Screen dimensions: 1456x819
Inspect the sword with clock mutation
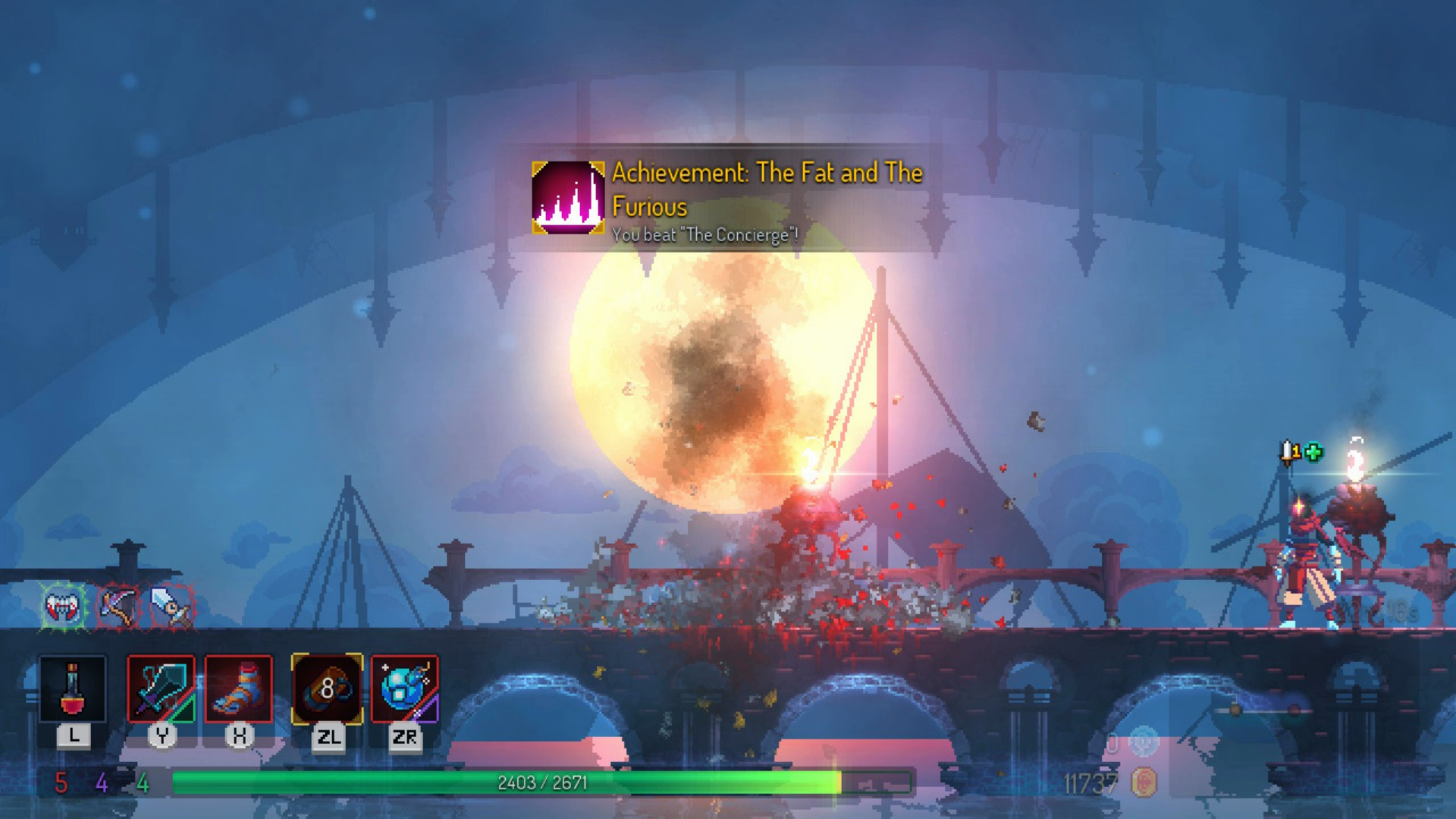pyautogui.click(x=171, y=606)
